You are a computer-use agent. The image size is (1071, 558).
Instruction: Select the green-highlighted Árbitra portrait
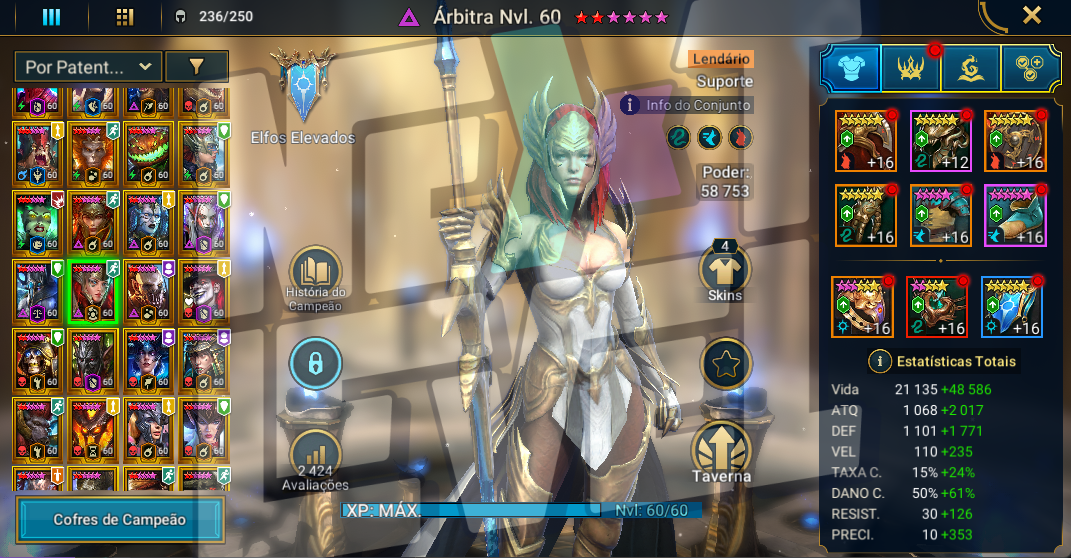click(x=93, y=292)
